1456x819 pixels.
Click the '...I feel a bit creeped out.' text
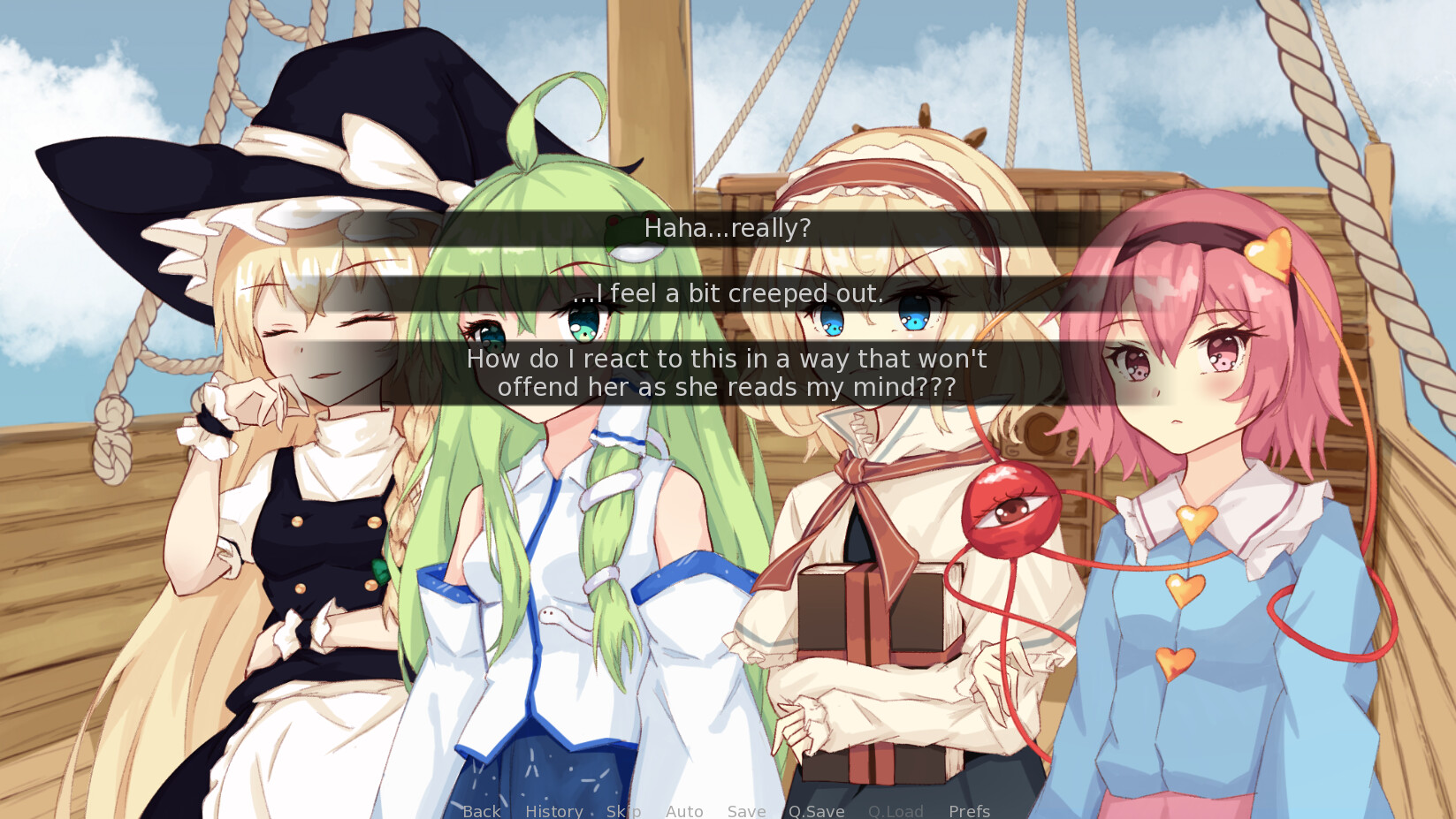pyautogui.click(x=728, y=294)
